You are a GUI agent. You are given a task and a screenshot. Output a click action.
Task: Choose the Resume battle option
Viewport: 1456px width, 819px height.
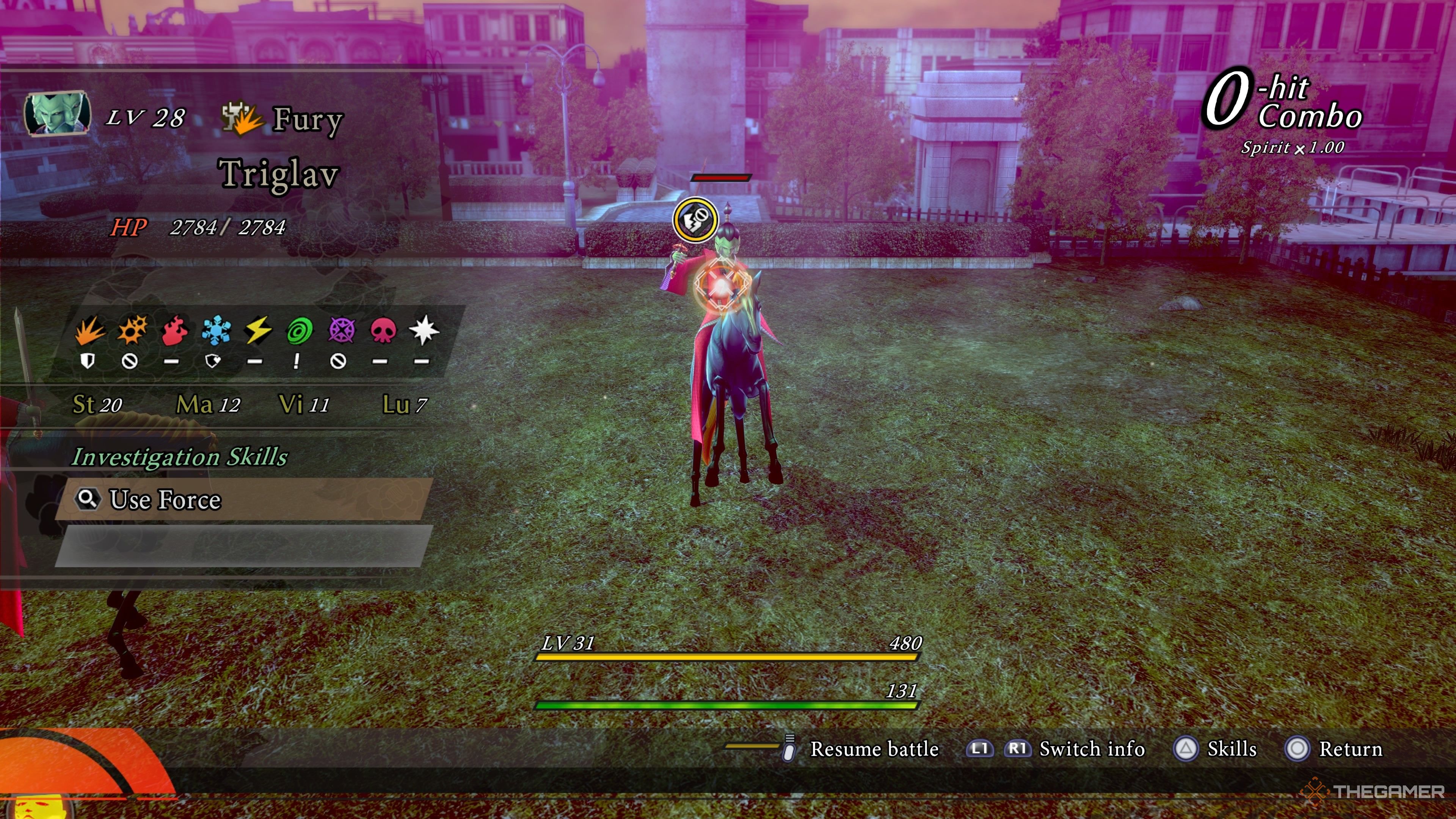pyautogui.click(x=873, y=749)
